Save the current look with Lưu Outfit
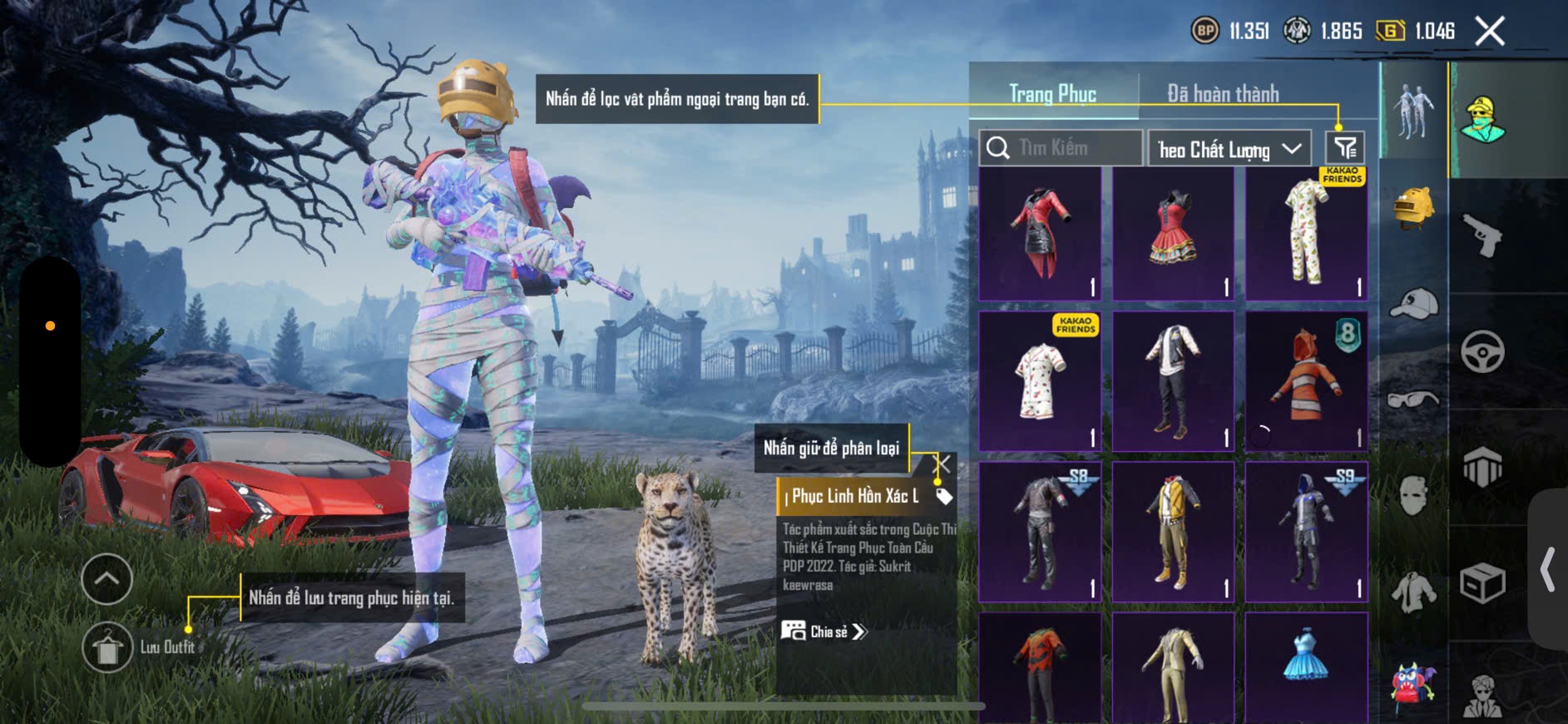The image size is (1568, 724). click(107, 647)
